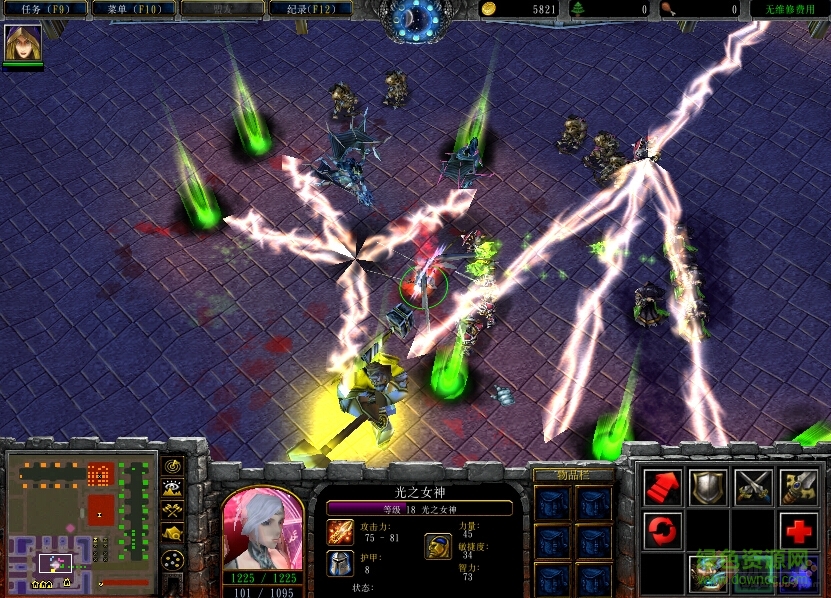Click the sword attack damage icon
The image size is (831, 598).
click(x=339, y=532)
